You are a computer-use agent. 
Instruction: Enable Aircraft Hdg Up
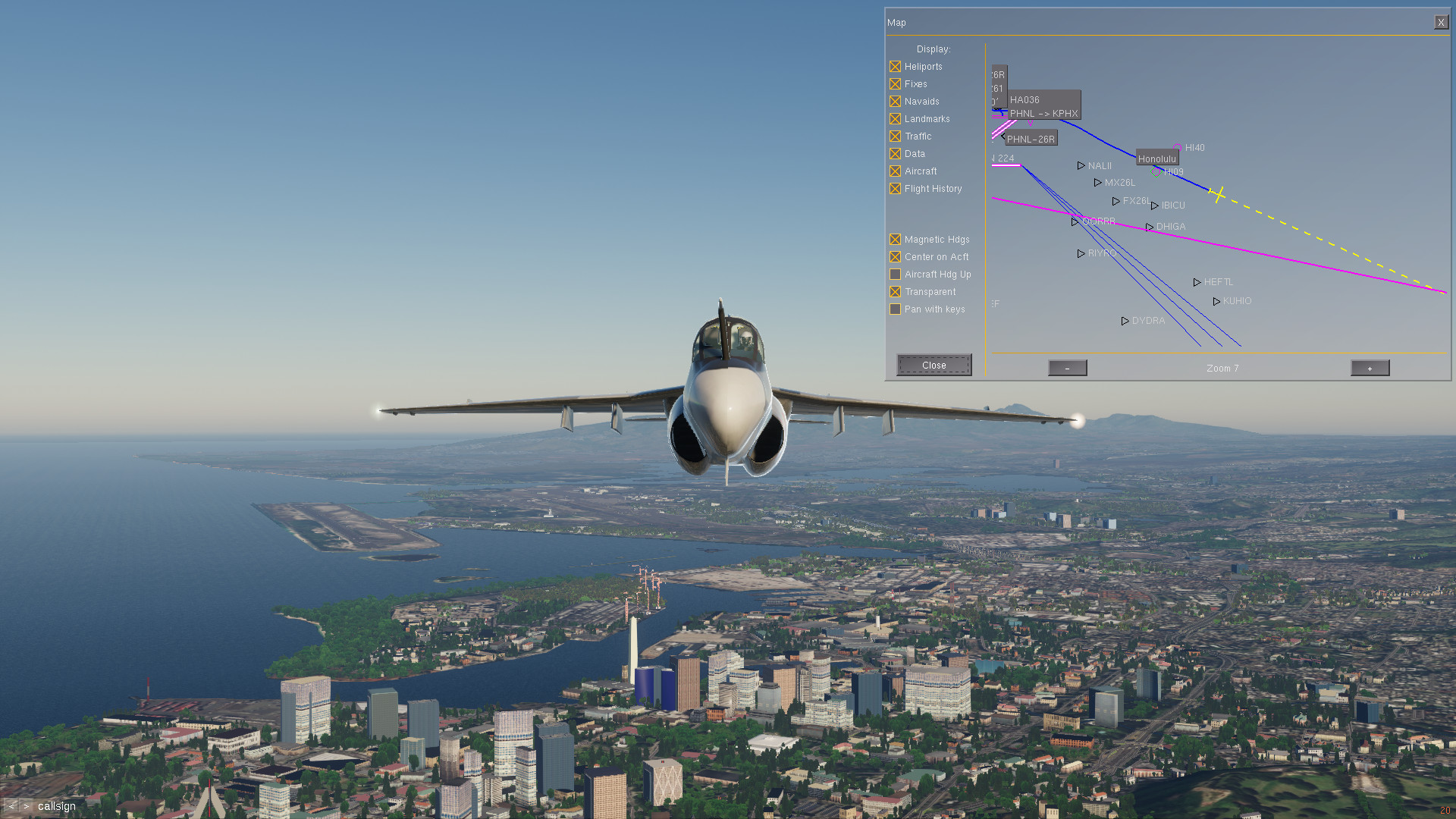(896, 275)
